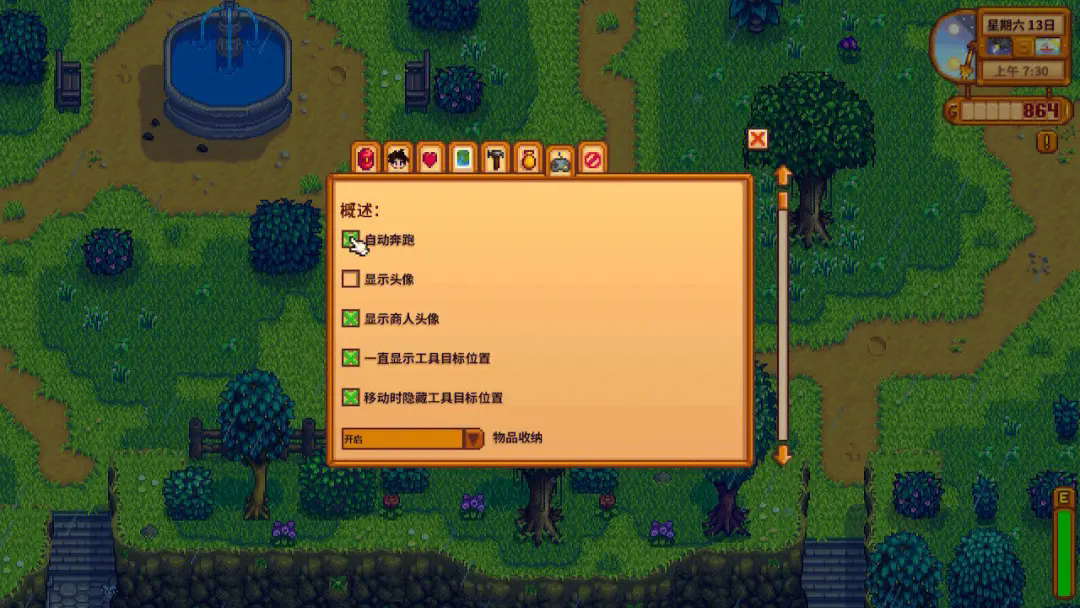Open the collections jar tab
Viewport: 1080px width, 608px height.
(x=528, y=159)
